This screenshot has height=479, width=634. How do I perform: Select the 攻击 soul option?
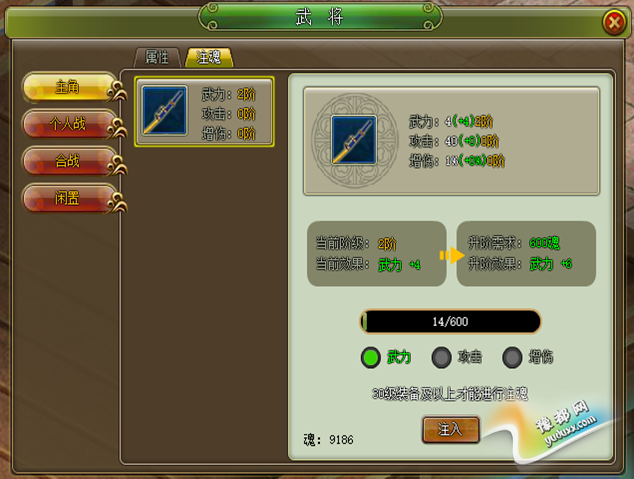(441, 357)
